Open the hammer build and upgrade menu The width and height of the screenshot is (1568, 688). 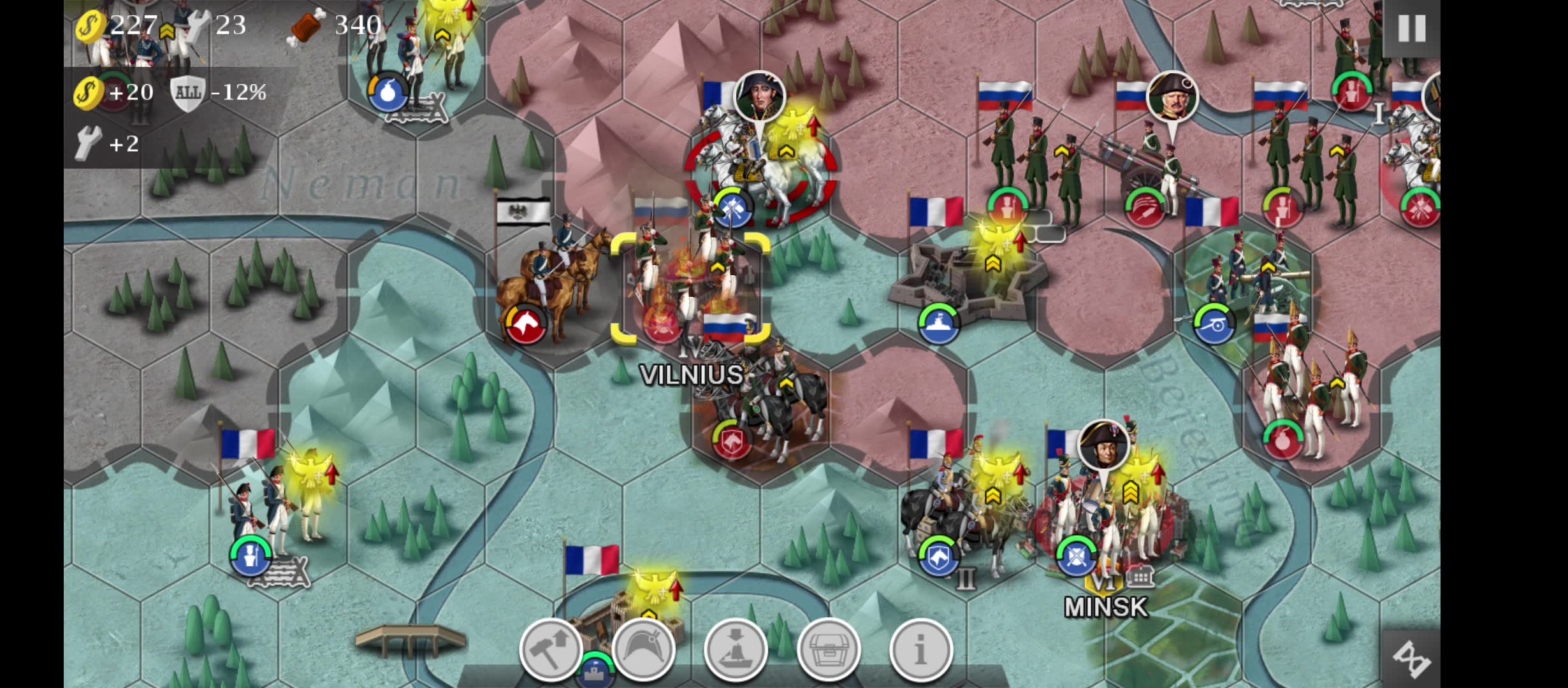551,650
